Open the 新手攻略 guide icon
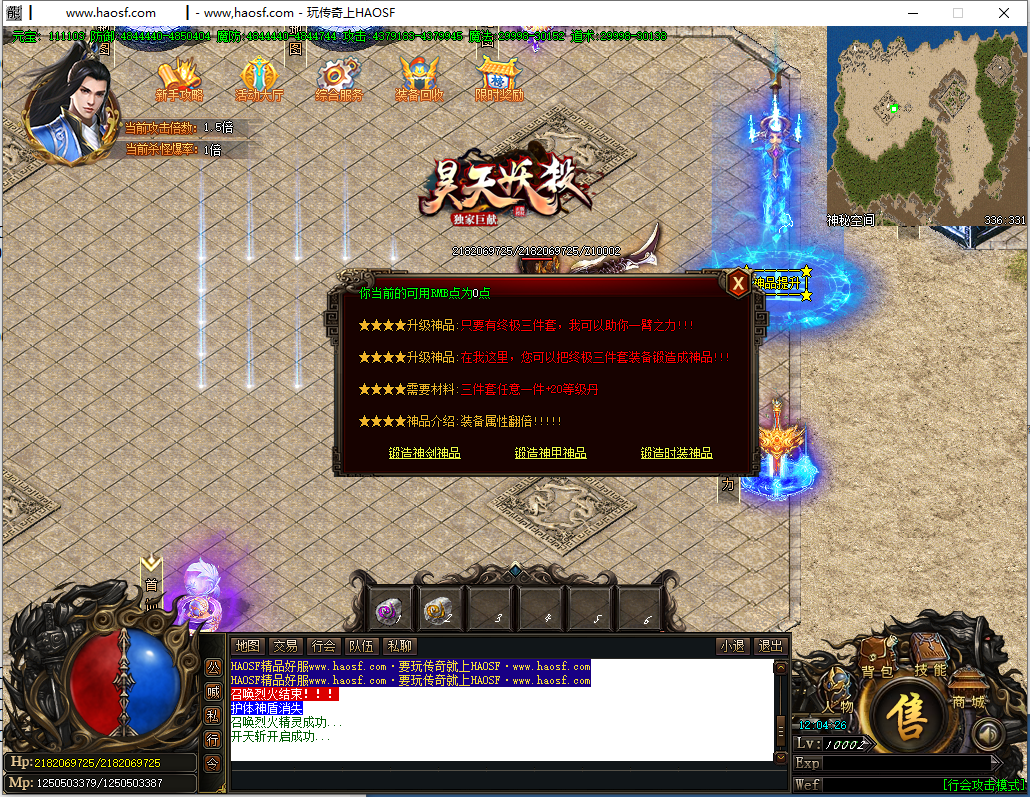The width and height of the screenshot is (1030, 797). coord(179,79)
